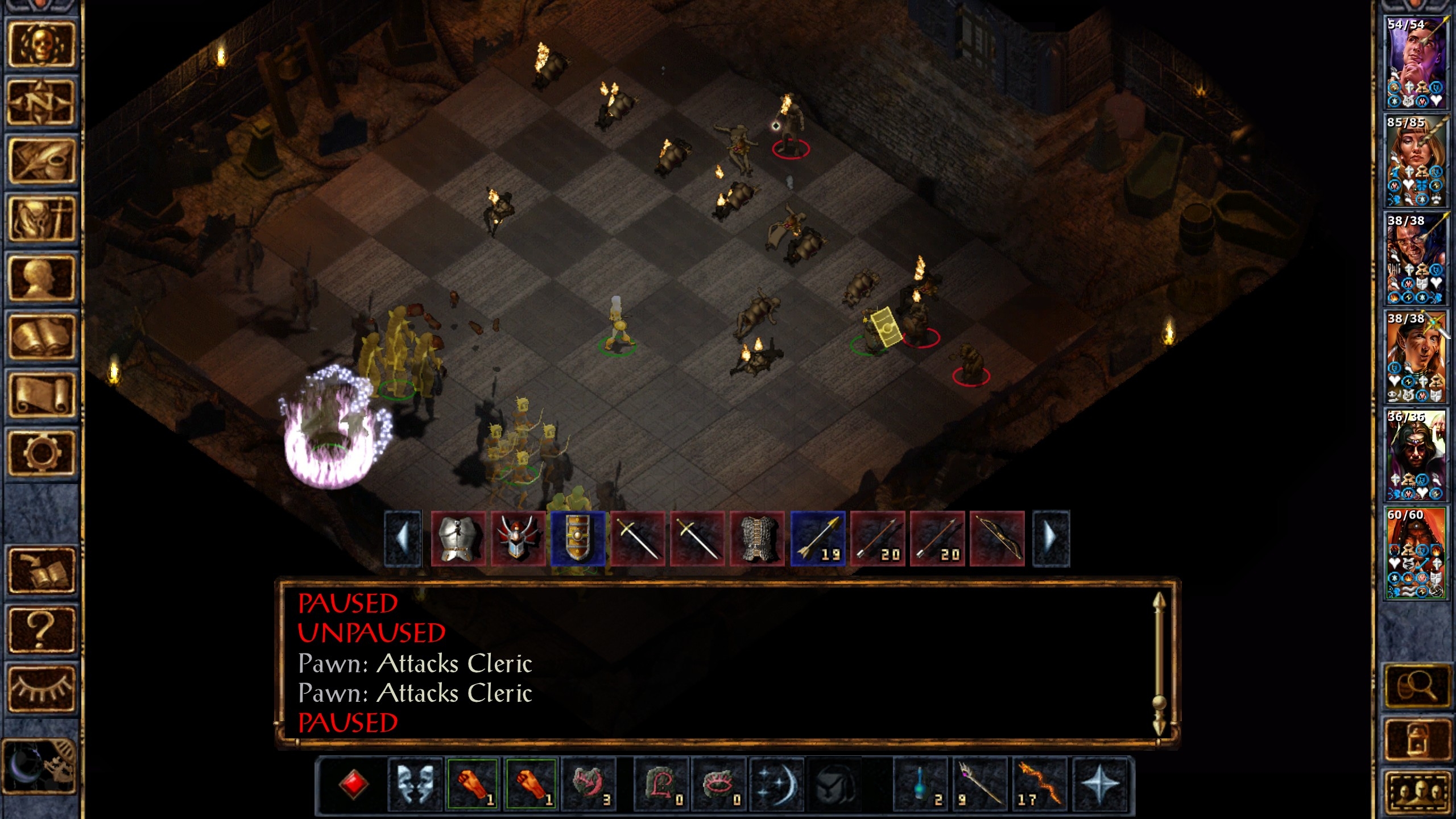The image size is (1456, 819).
Task: Open game options with gear icon
Action: (x=41, y=453)
